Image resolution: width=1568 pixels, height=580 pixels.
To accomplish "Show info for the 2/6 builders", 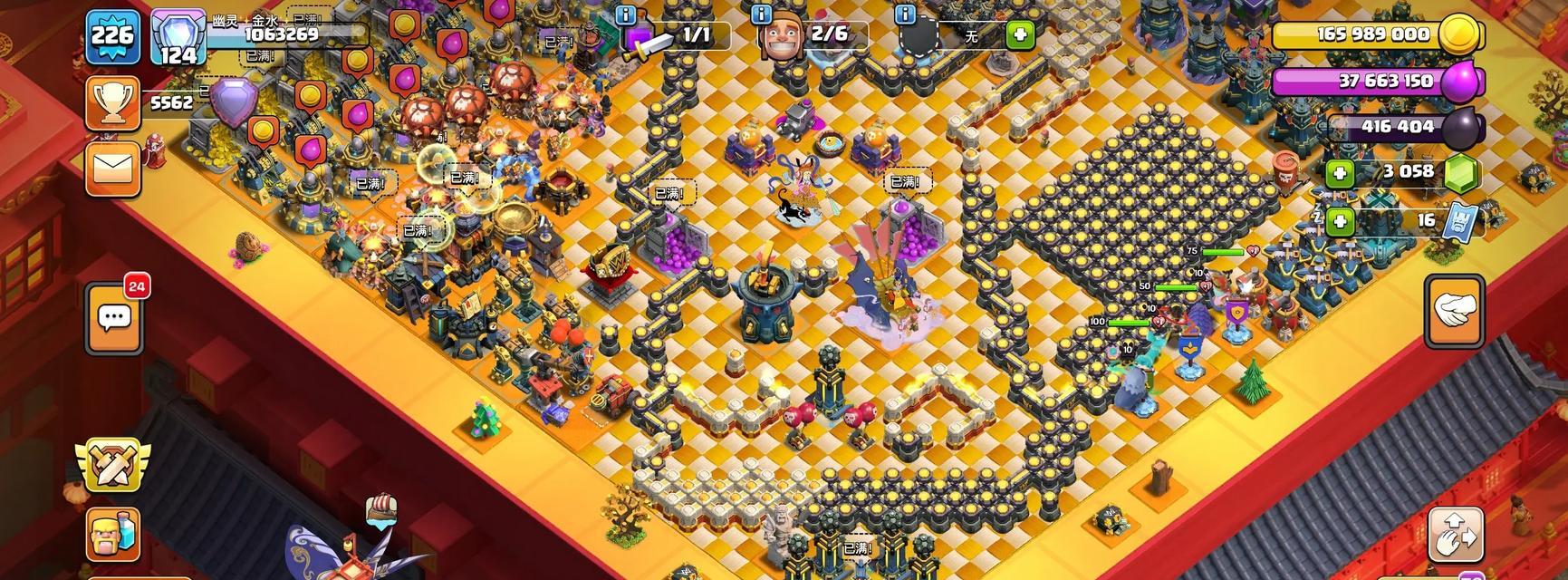I will pos(762,14).
